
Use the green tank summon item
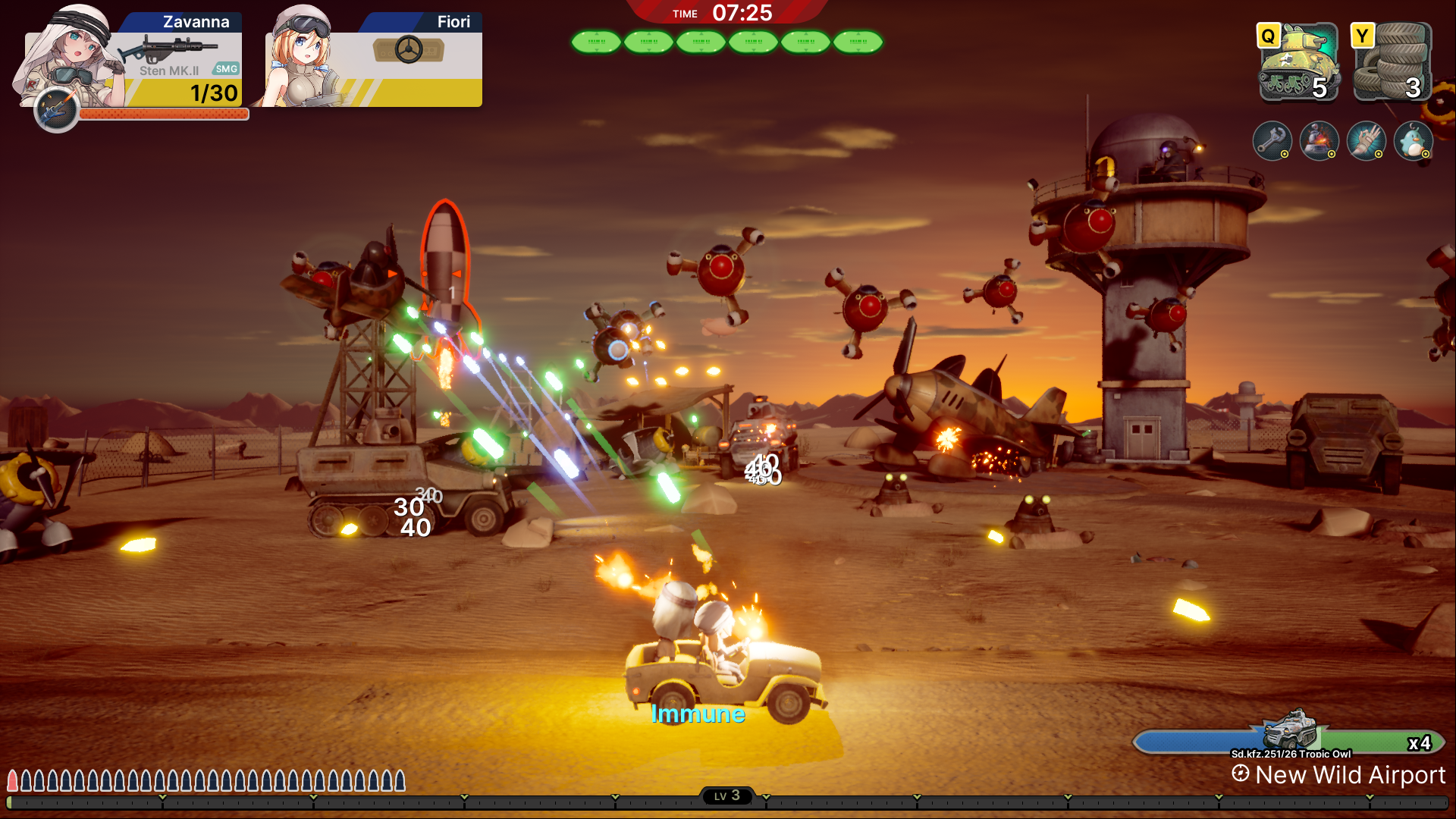(1298, 63)
